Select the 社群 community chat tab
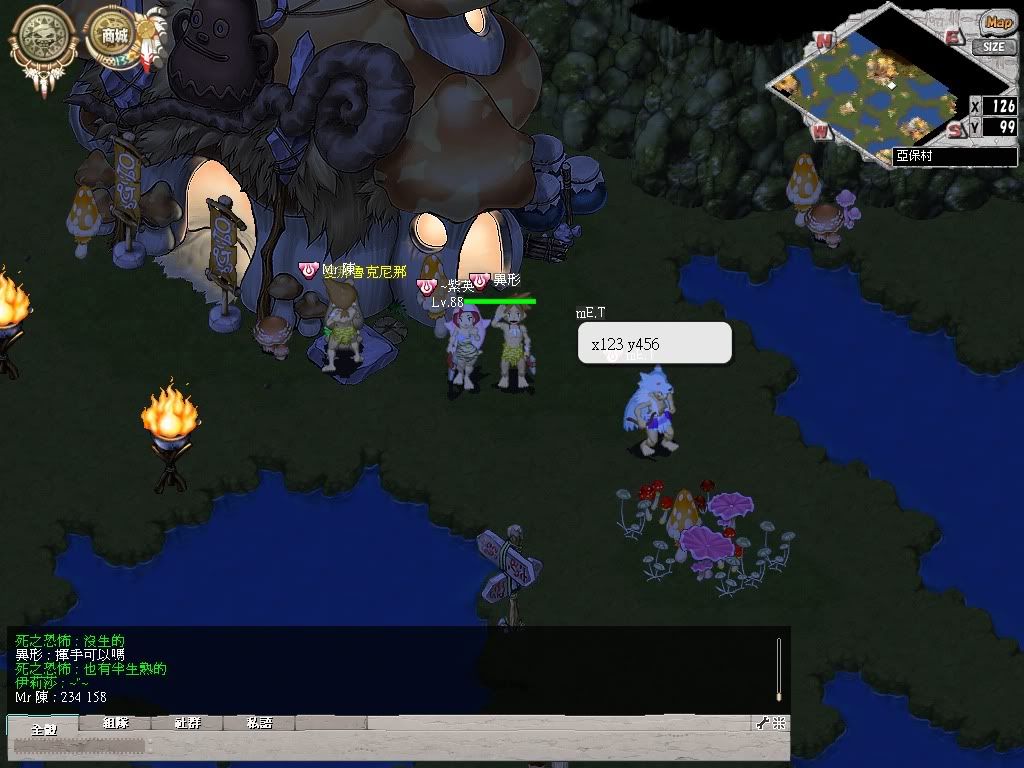 tap(188, 723)
